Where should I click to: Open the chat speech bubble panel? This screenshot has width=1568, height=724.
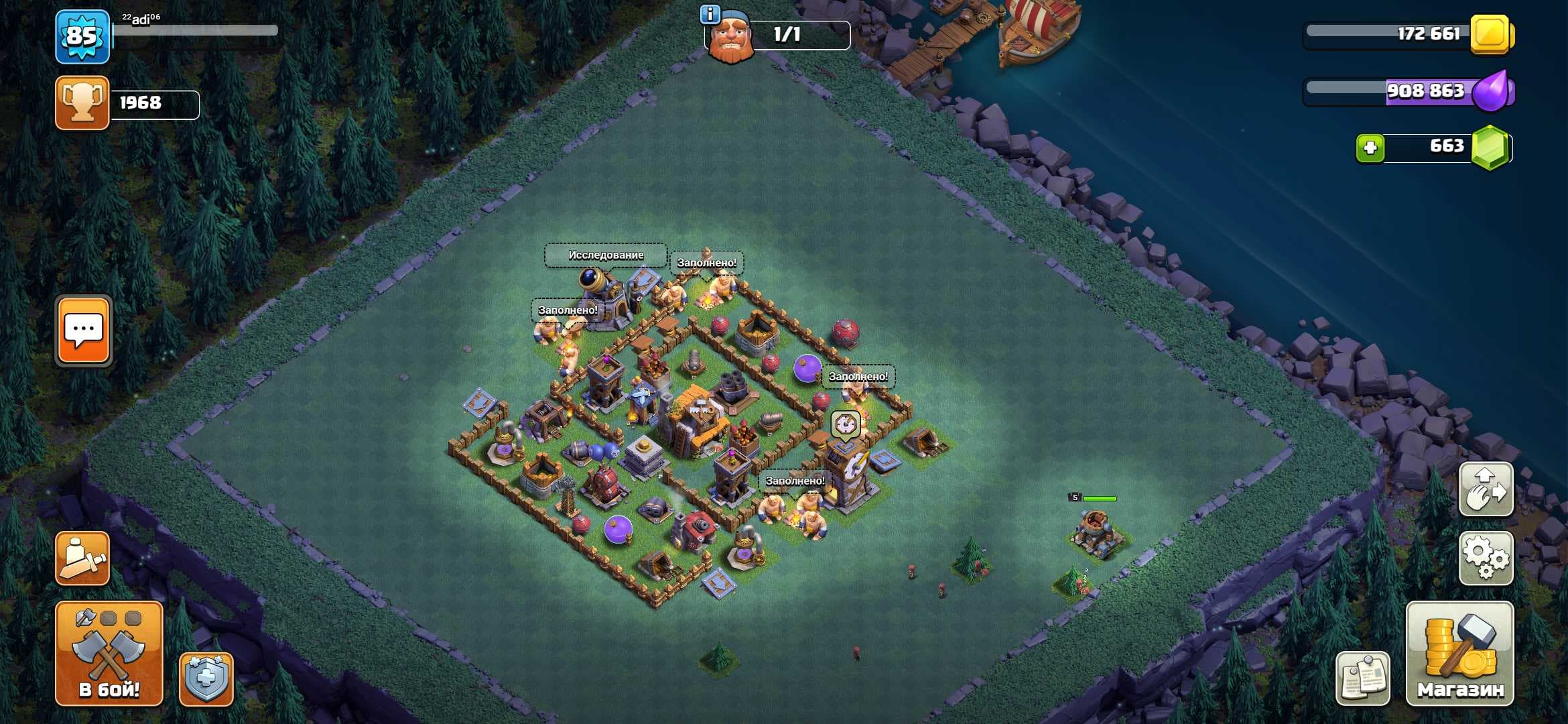(x=83, y=330)
